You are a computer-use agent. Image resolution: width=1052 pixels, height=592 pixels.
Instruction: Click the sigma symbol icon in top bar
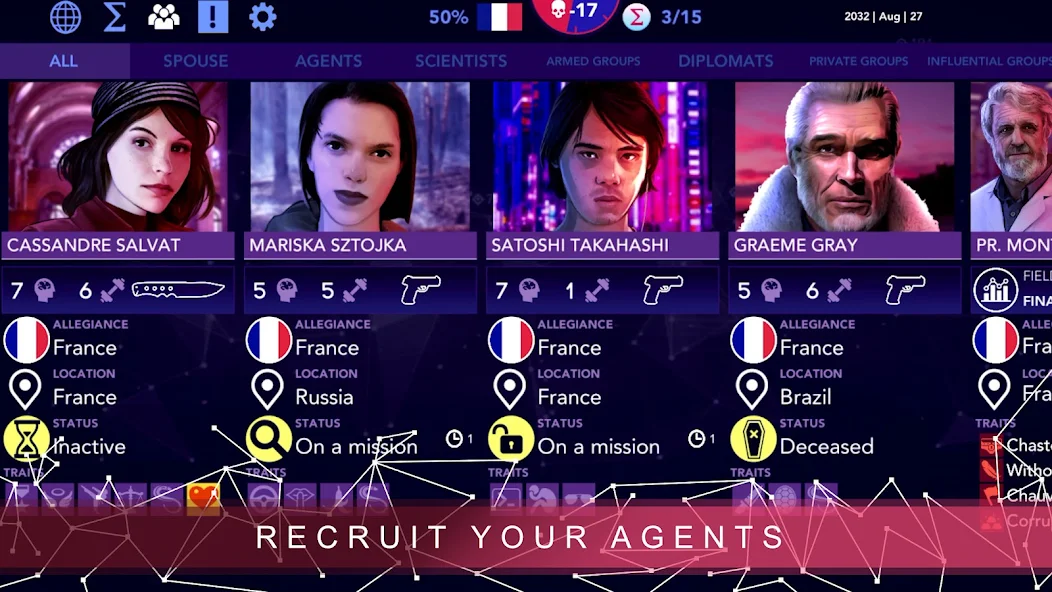point(115,17)
